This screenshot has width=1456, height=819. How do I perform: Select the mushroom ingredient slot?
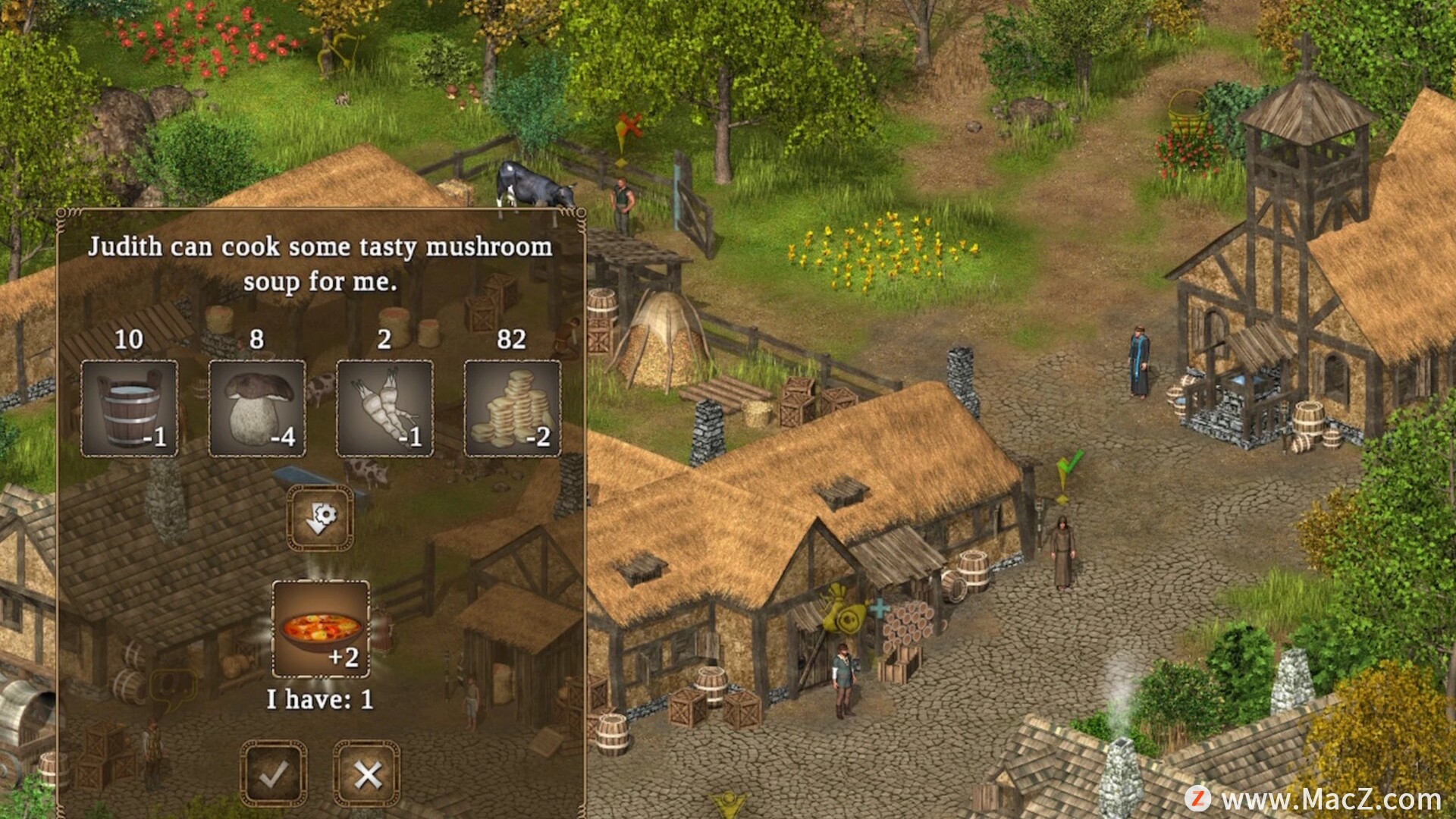(x=257, y=409)
